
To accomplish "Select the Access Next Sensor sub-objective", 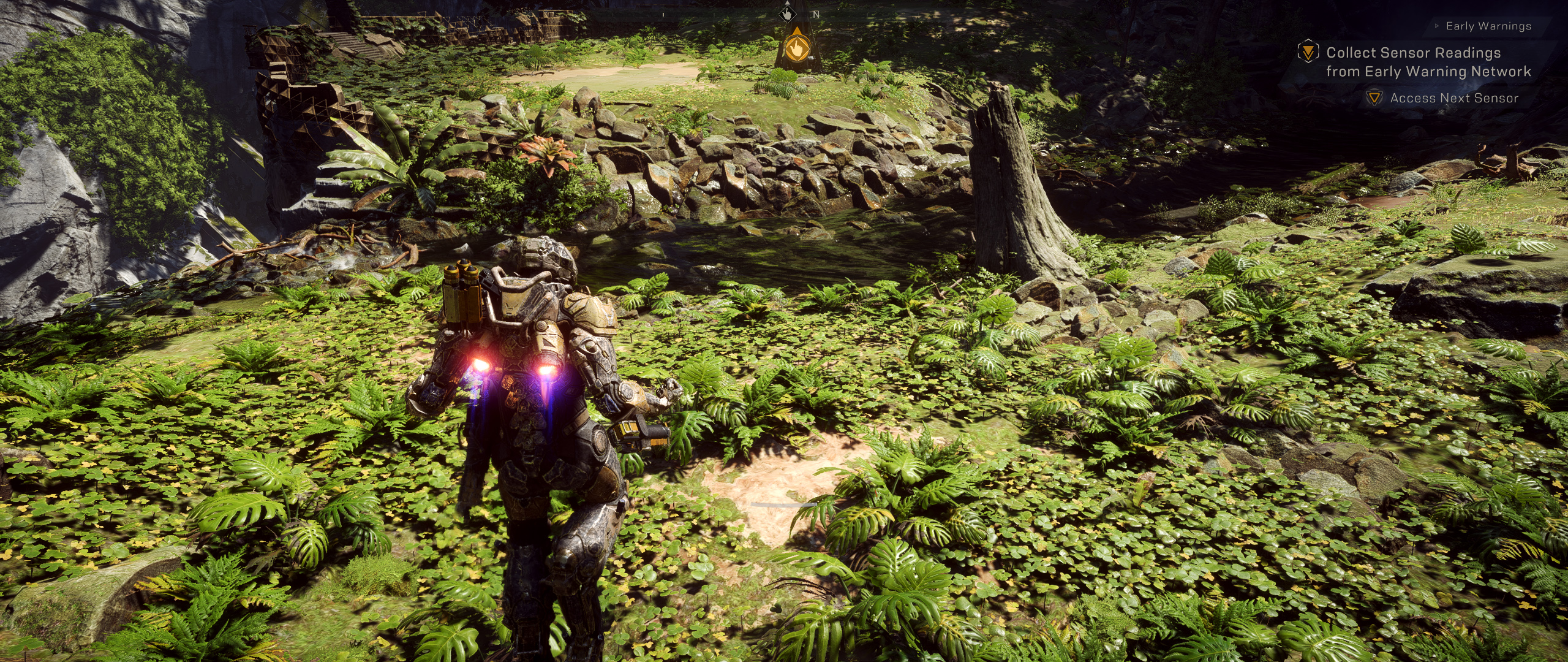I will [1453, 98].
